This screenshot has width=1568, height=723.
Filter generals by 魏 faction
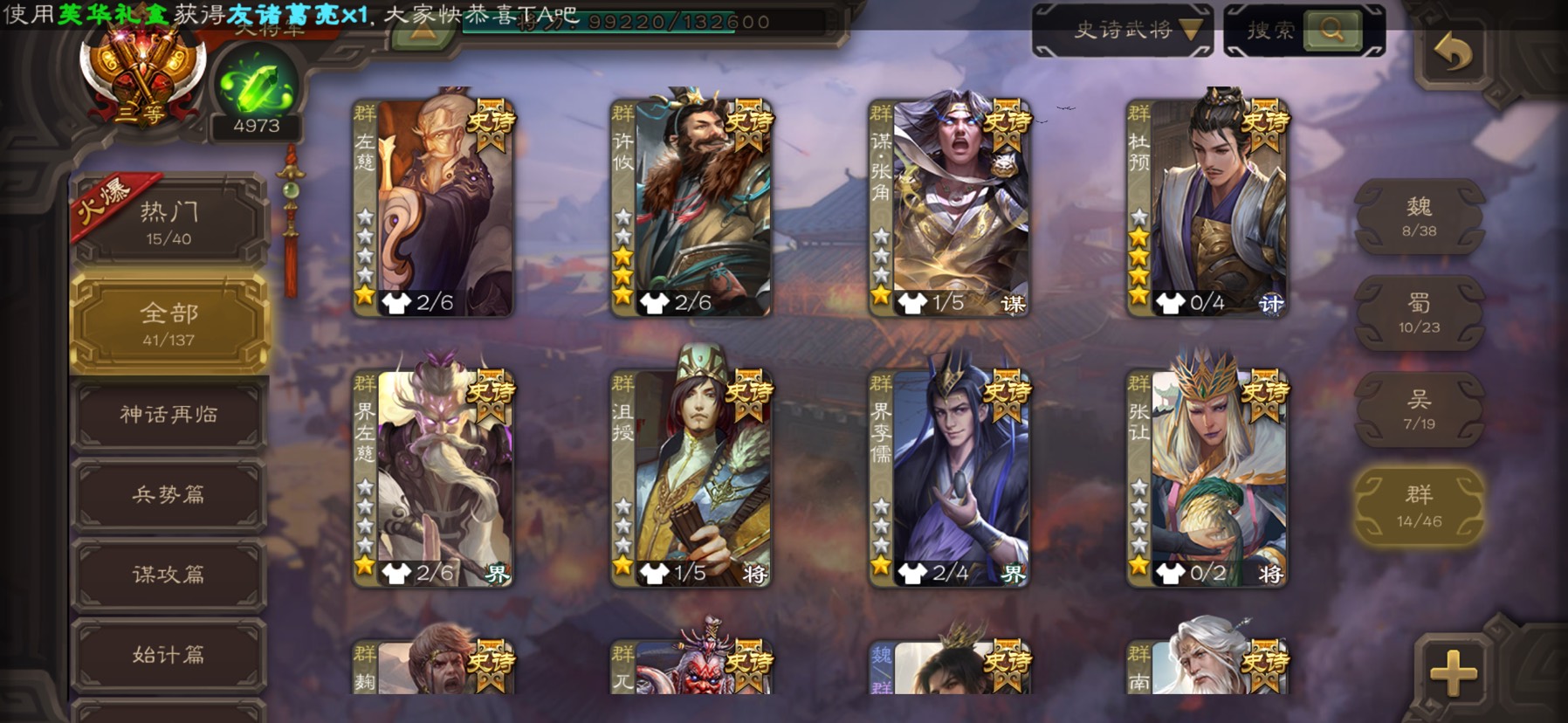1419,217
